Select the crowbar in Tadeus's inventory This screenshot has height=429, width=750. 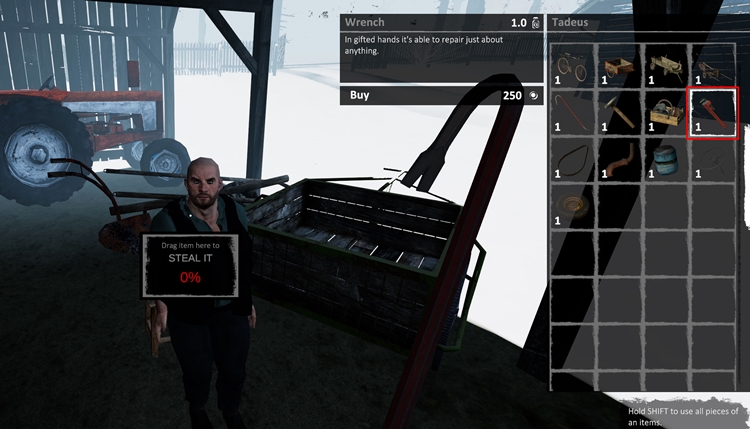573,112
